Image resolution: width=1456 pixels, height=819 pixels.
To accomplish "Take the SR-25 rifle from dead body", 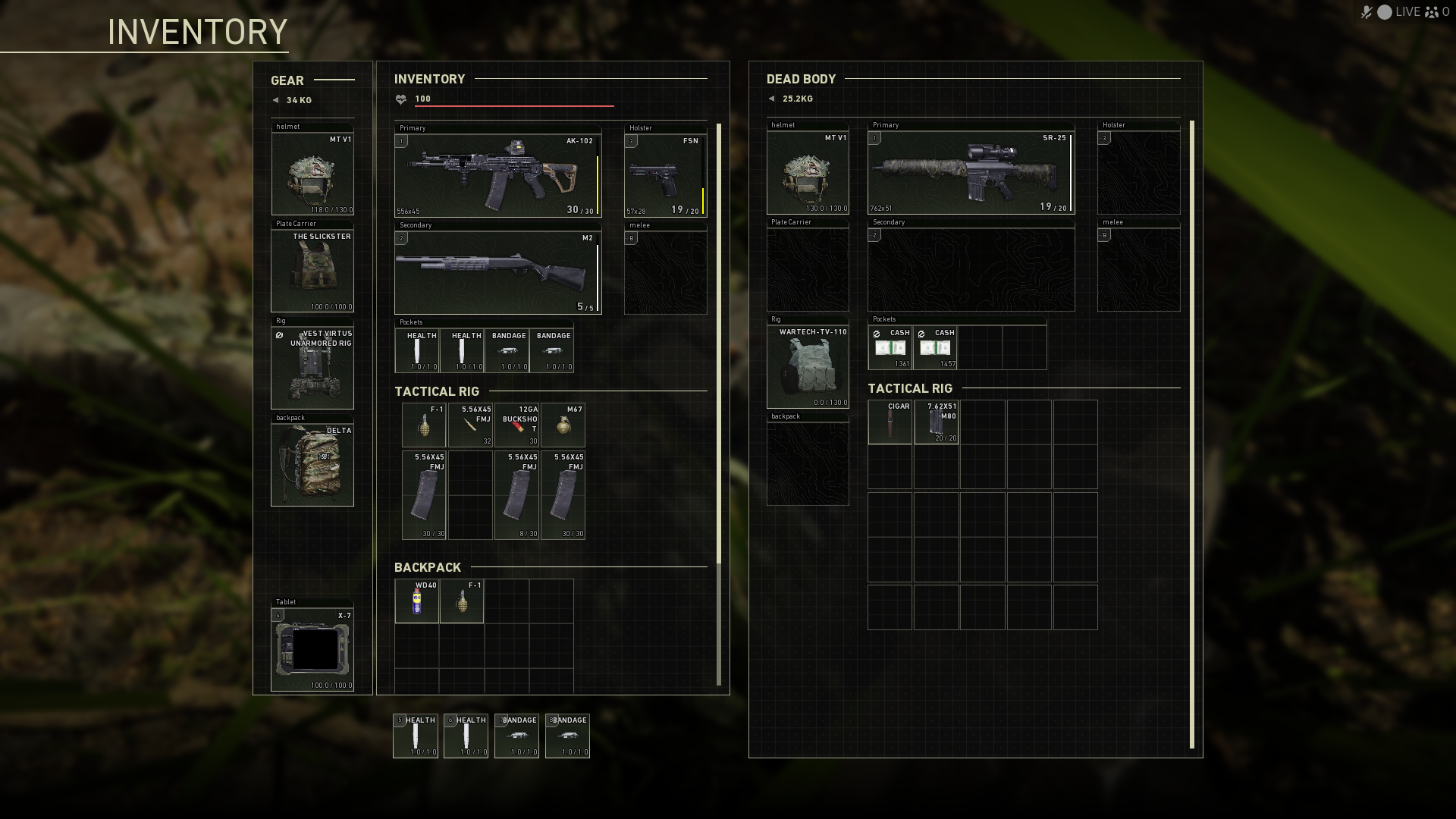I will coord(971,172).
